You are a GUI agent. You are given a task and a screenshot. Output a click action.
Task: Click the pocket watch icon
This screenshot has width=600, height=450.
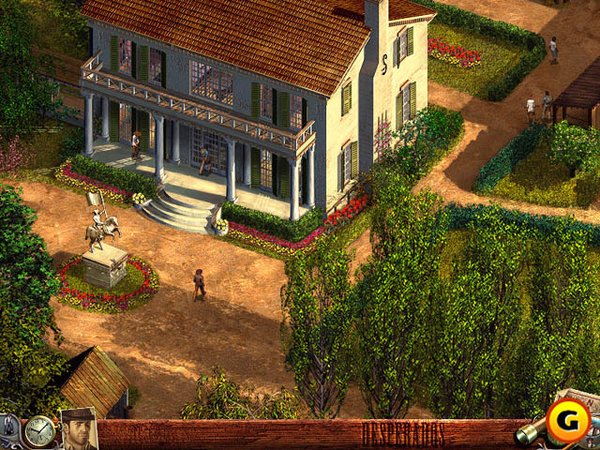tap(39, 431)
